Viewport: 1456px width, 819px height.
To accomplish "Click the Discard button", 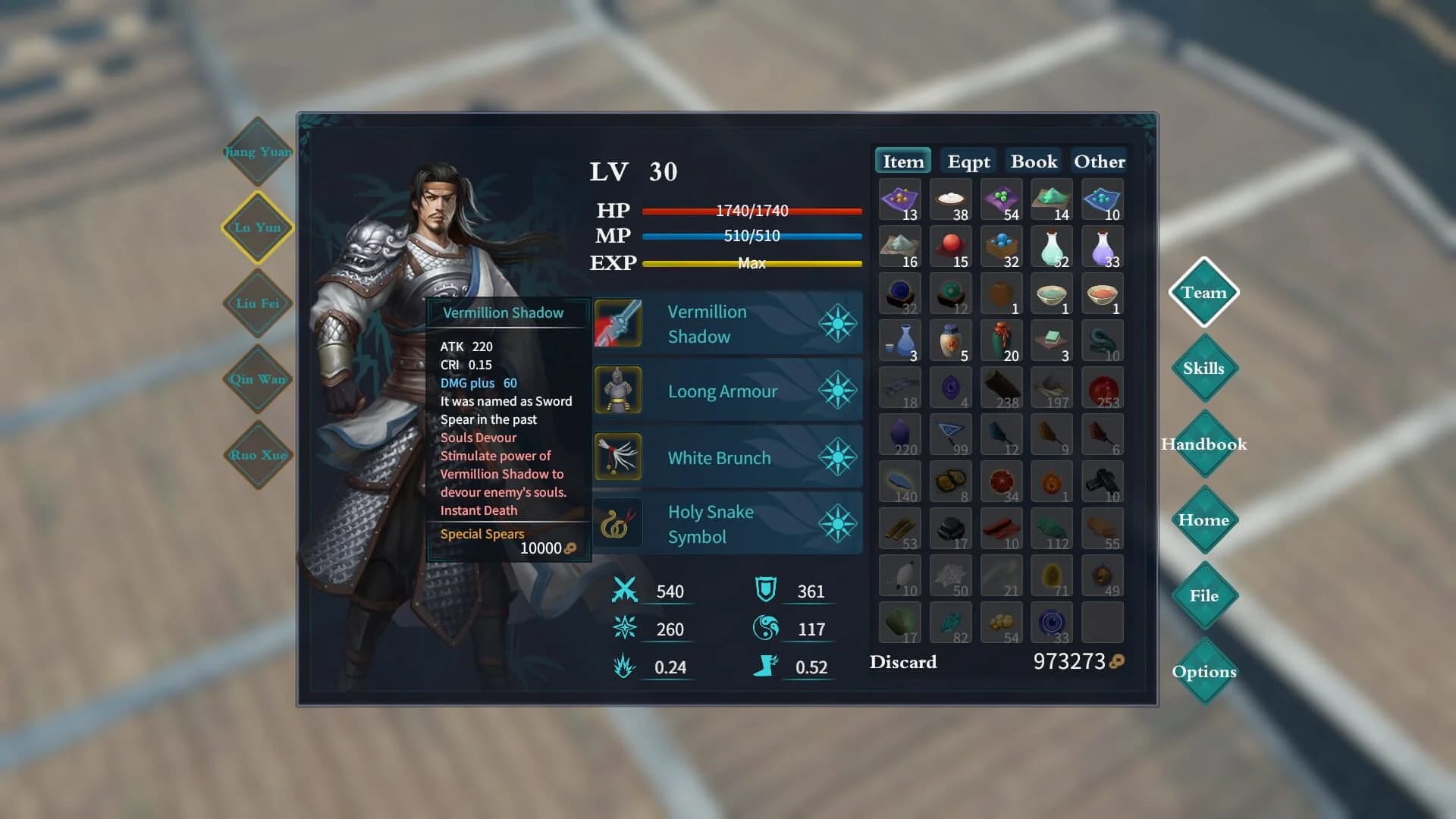I will tap(902, 661).
